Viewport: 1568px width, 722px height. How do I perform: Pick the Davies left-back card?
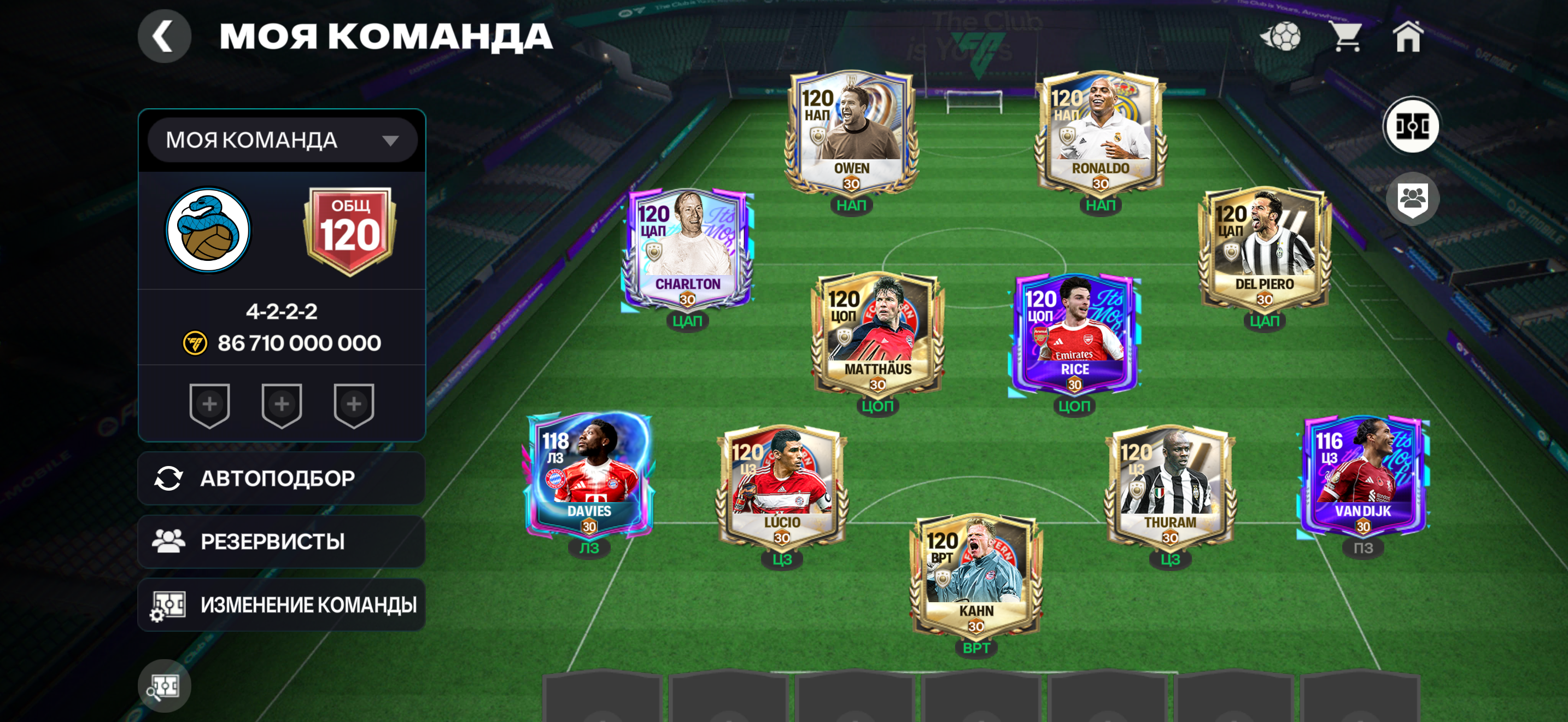(x=589, y=475)
